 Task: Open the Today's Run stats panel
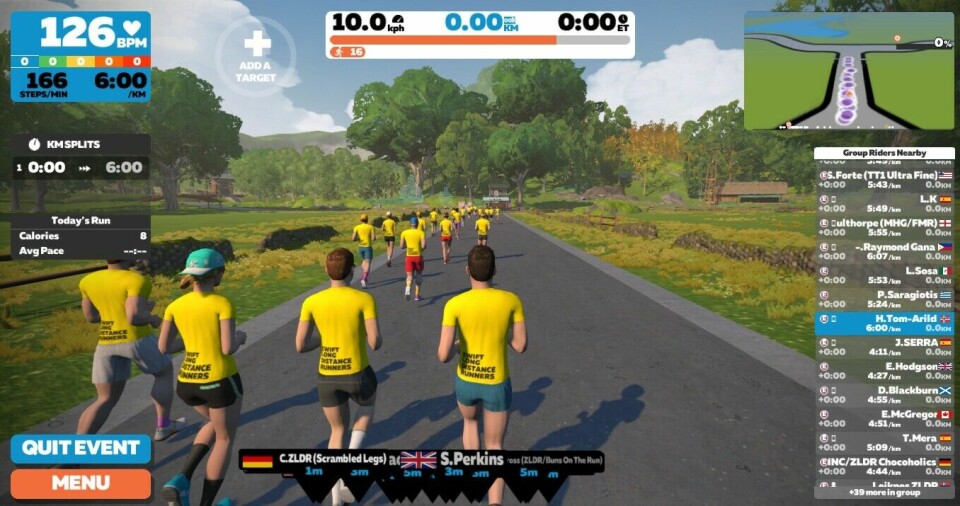click(x=81, y=235)
